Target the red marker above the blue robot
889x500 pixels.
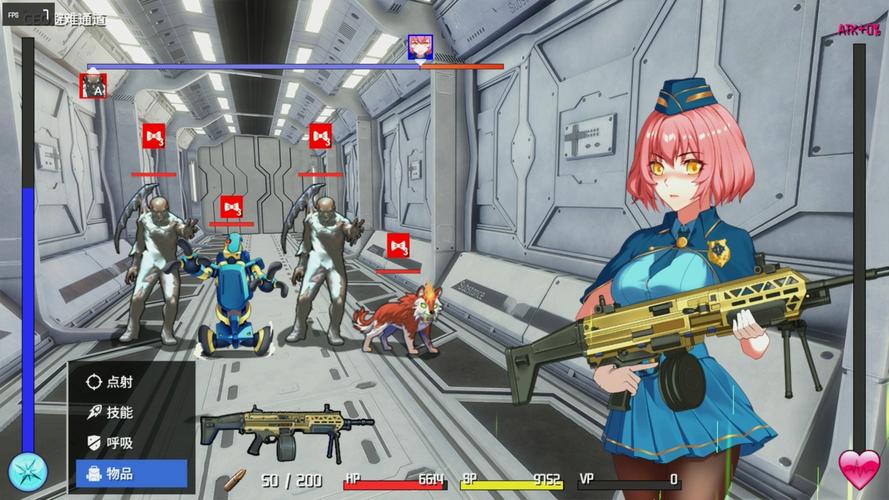coord(232,207)
